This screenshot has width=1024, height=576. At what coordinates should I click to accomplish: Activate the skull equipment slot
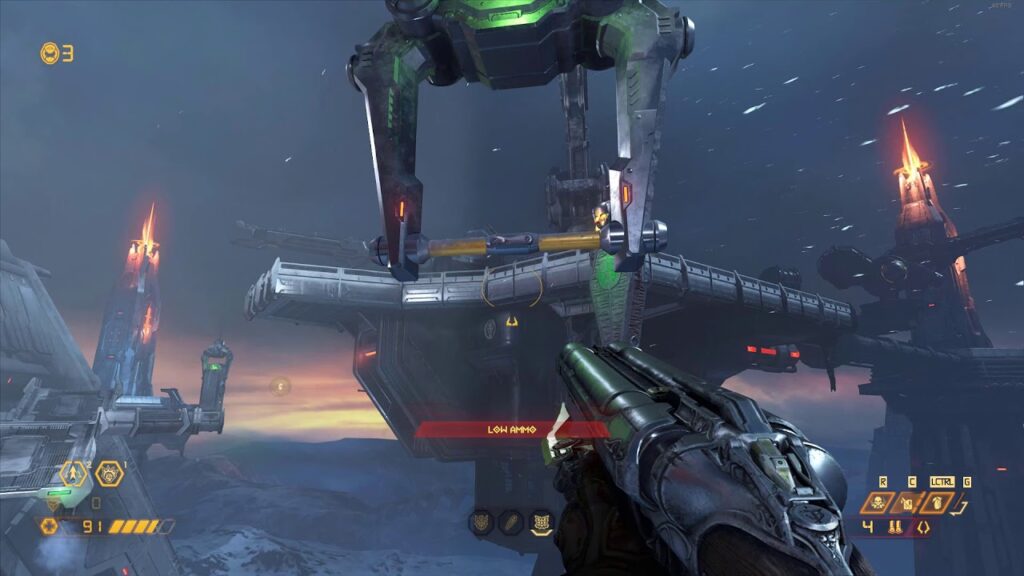(x=877, y=502)
